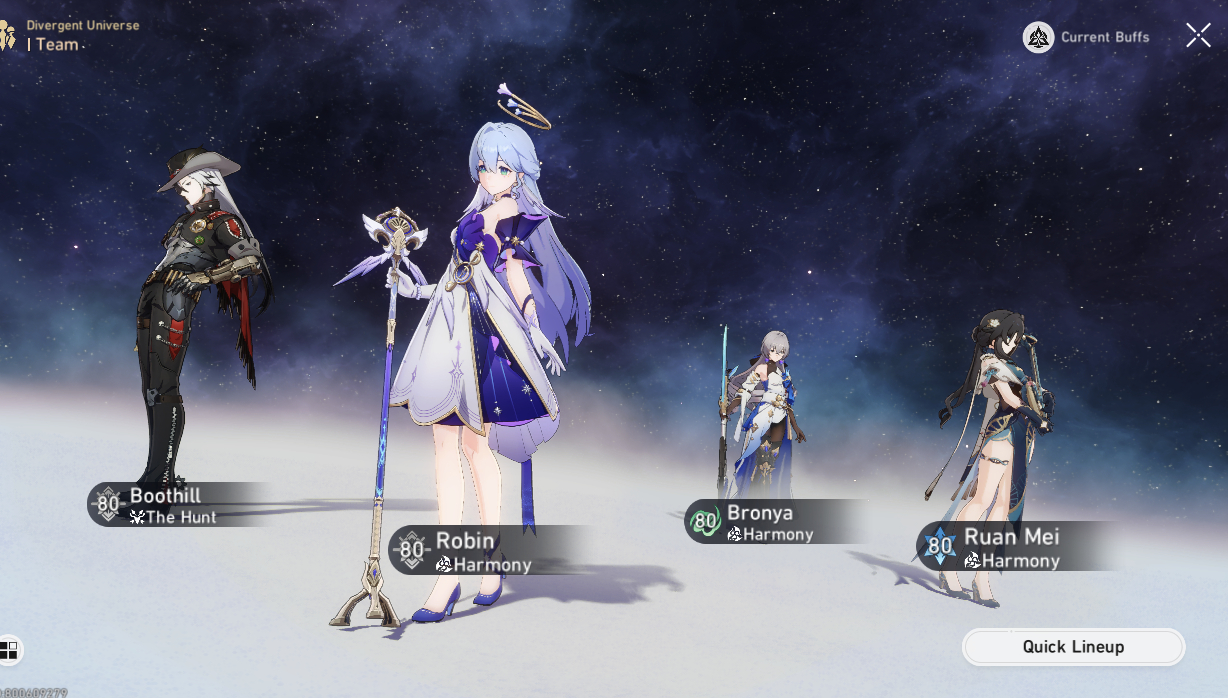Select Bronya's team slot label
1228x698 pixels.
pos(766,522)
